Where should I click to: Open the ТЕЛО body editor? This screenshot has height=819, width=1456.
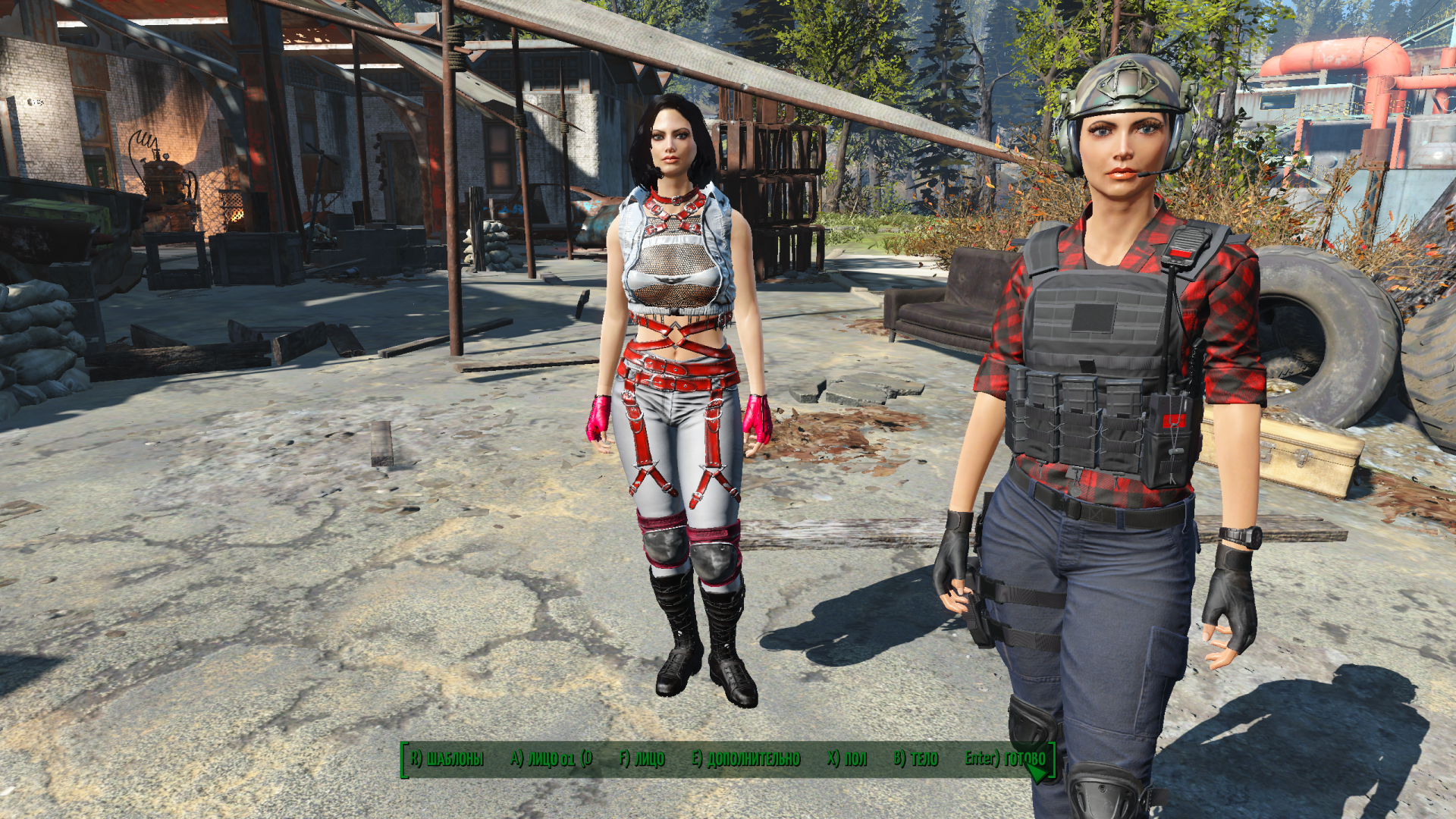click(x=915, y=758)
